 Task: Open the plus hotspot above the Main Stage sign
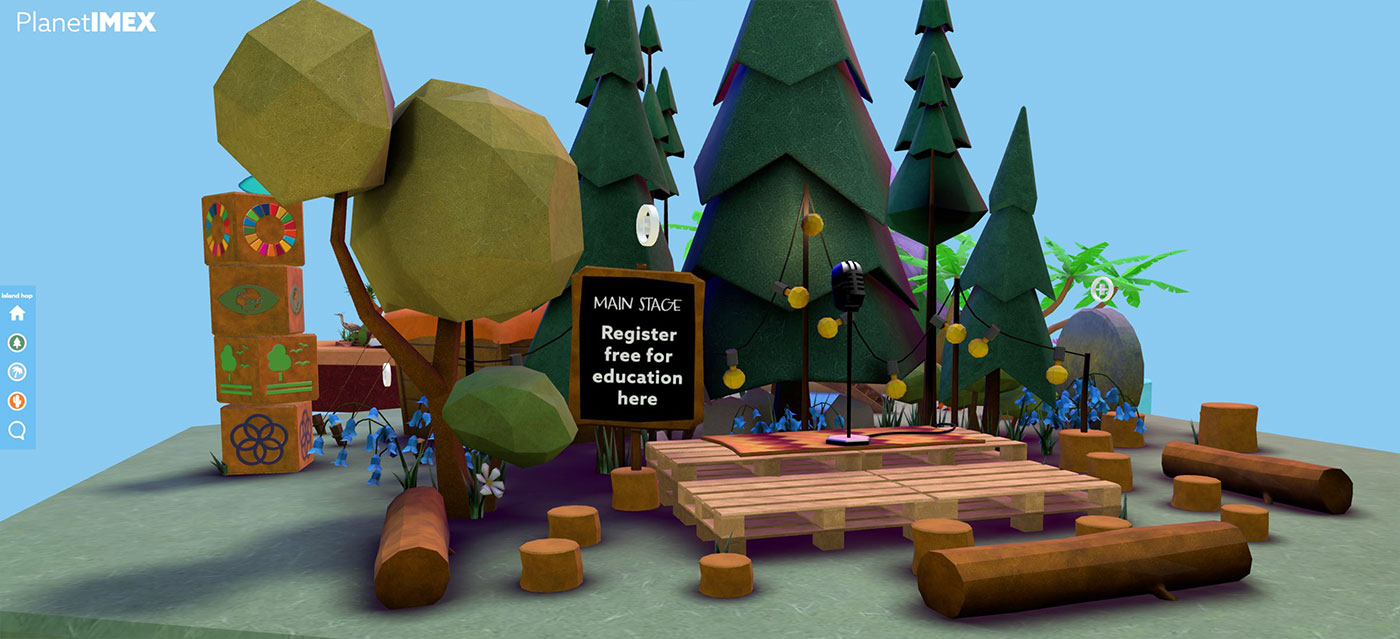[647, 222]
